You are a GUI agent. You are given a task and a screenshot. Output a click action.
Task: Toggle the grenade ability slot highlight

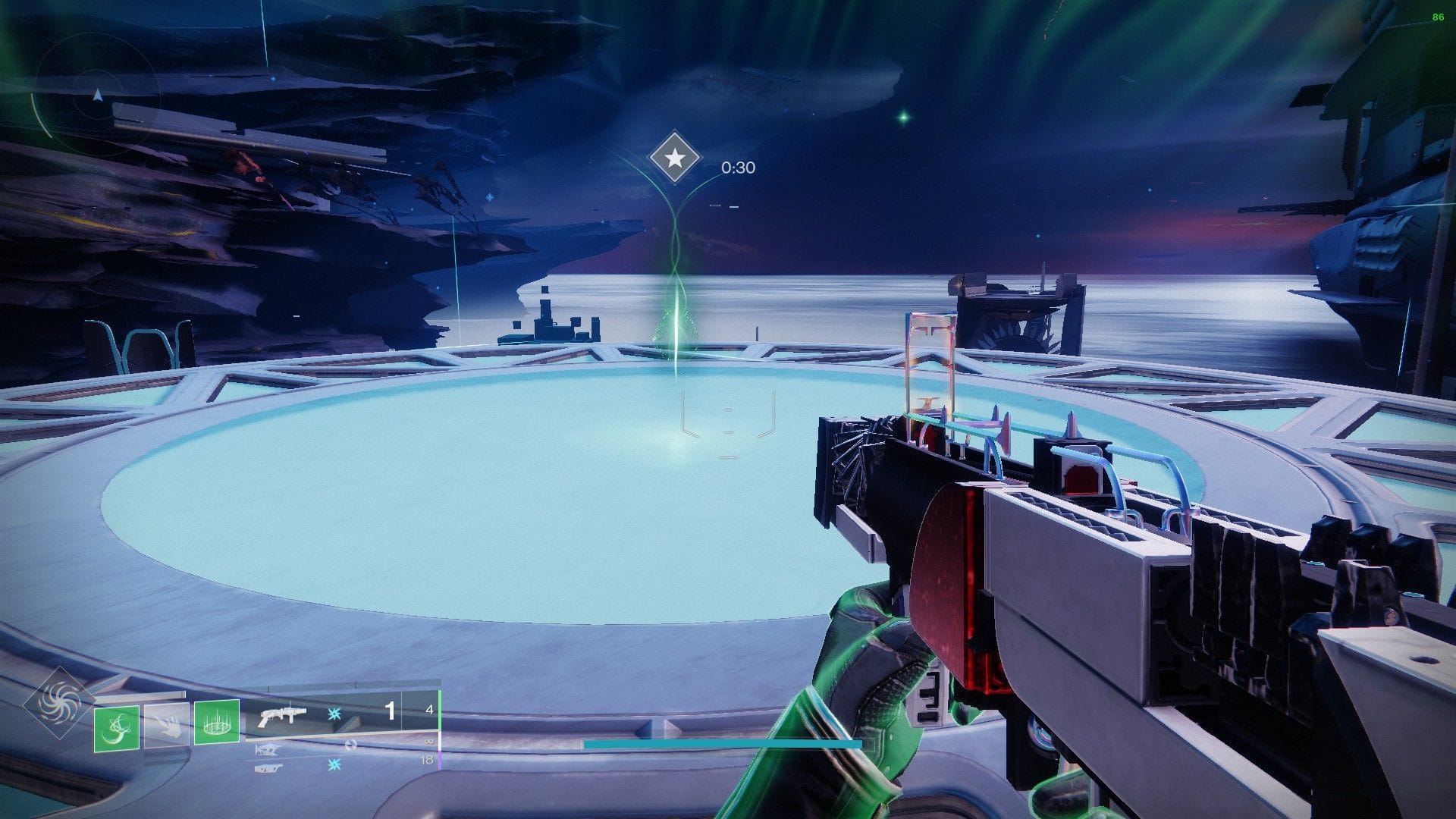coord(115,728)
